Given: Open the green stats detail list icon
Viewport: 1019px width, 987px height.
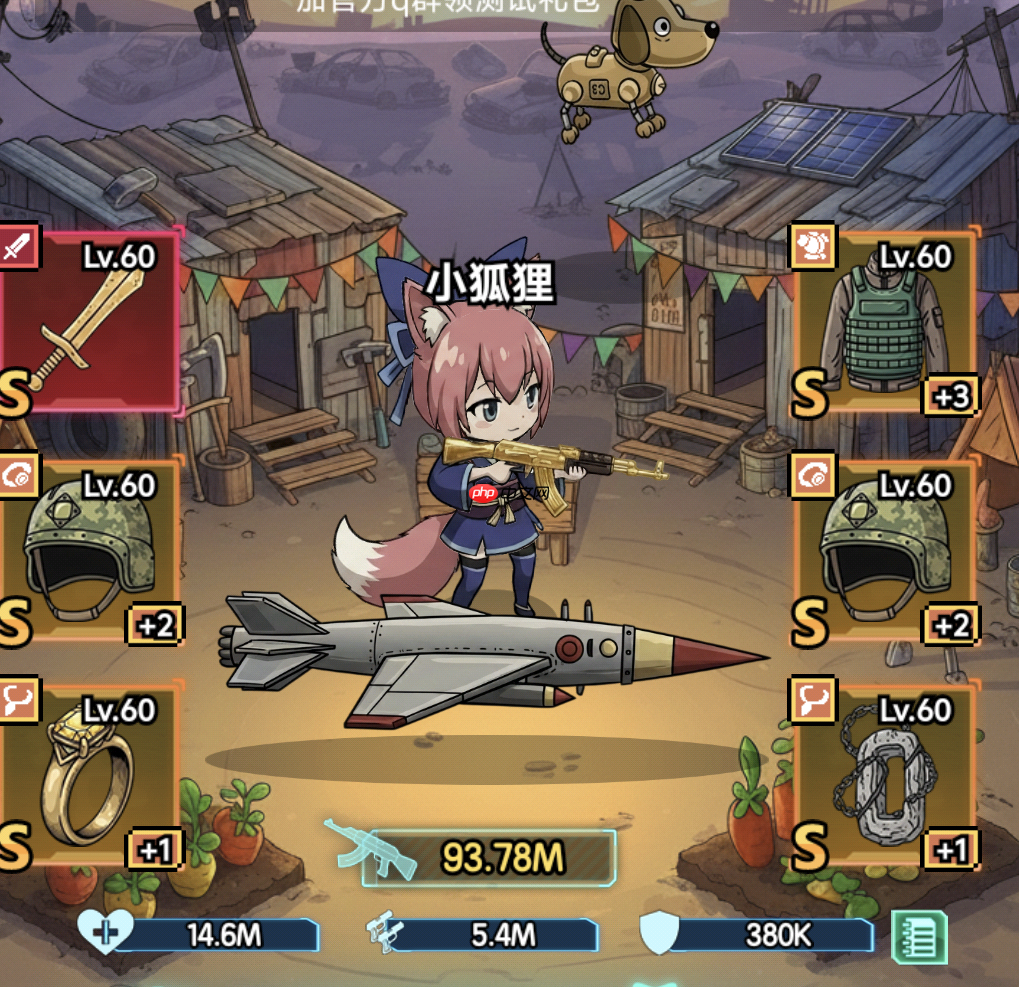Looking at the screenshot, I should [919, 936].
